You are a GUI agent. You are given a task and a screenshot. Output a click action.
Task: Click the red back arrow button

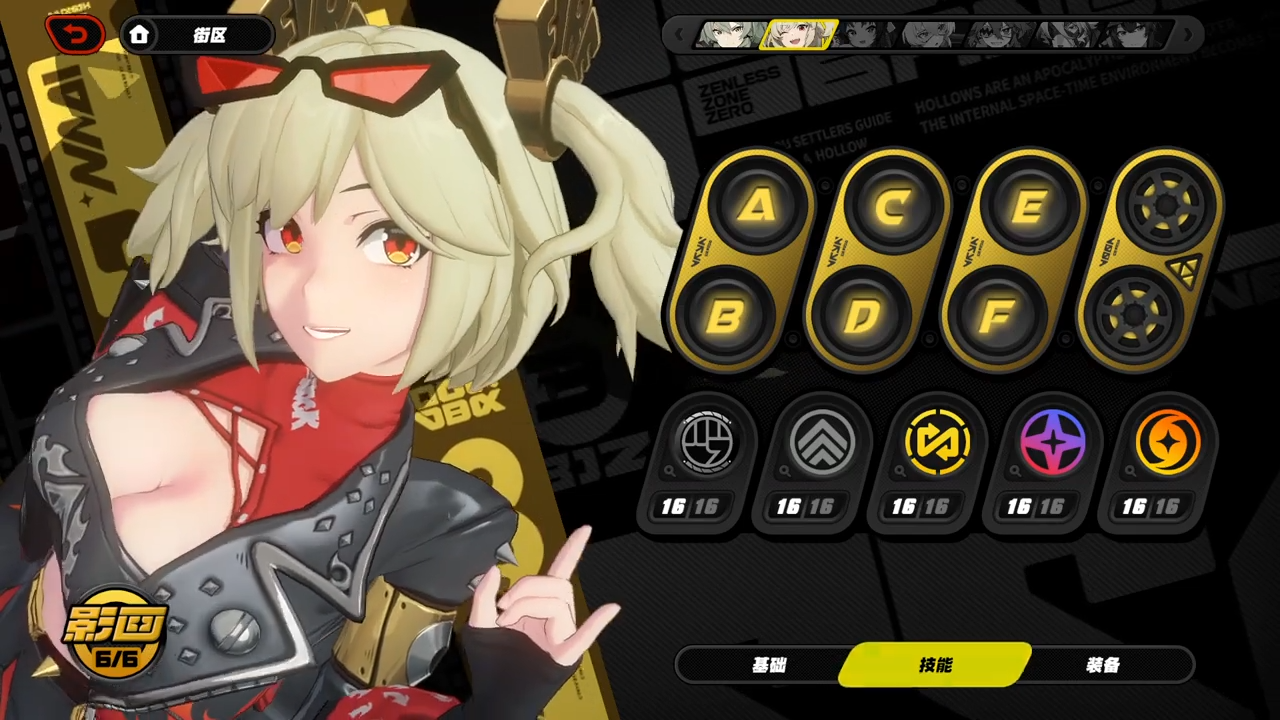coord(75,36)
